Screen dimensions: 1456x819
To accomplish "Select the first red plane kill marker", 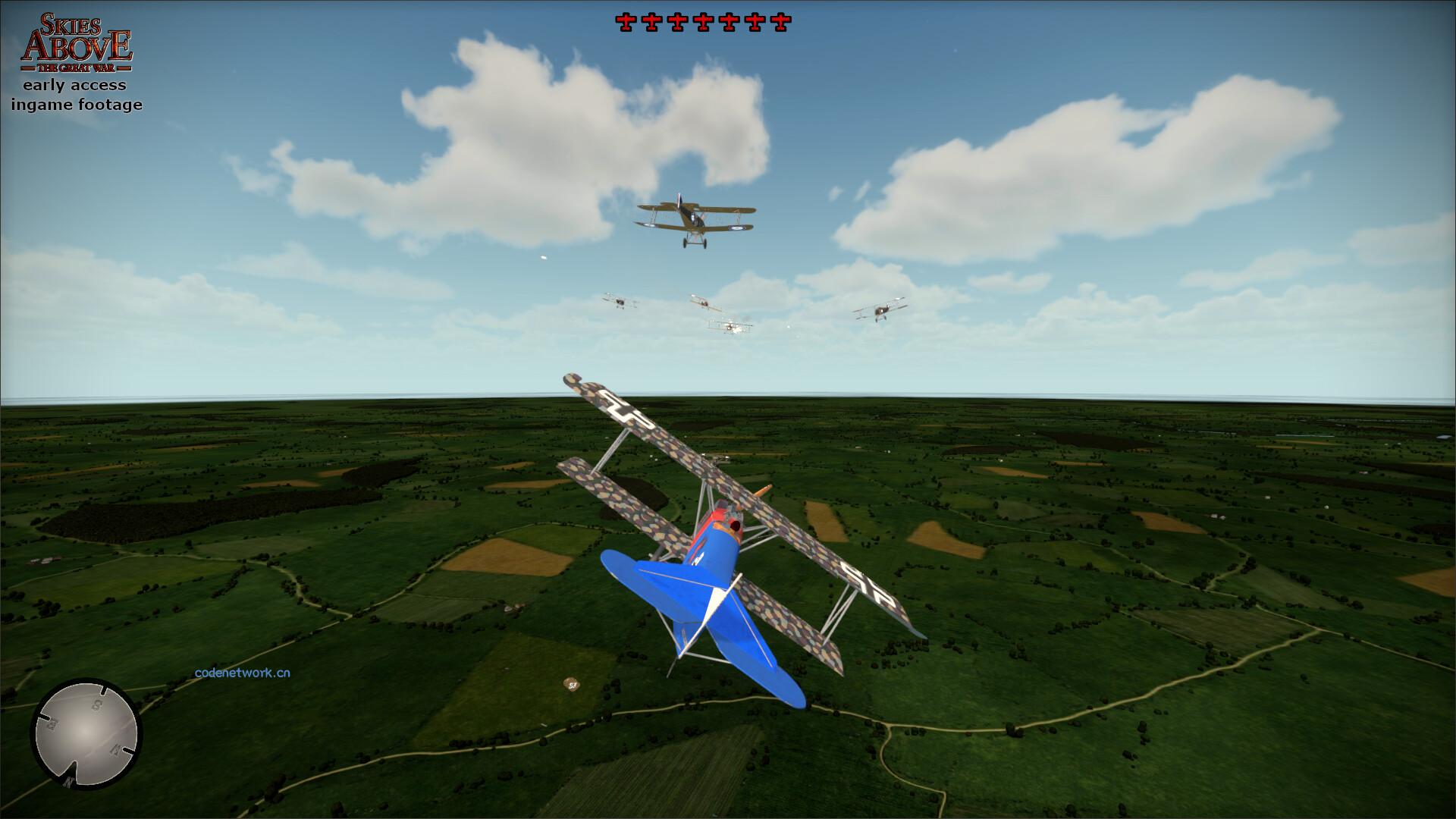I will point(626,22).
